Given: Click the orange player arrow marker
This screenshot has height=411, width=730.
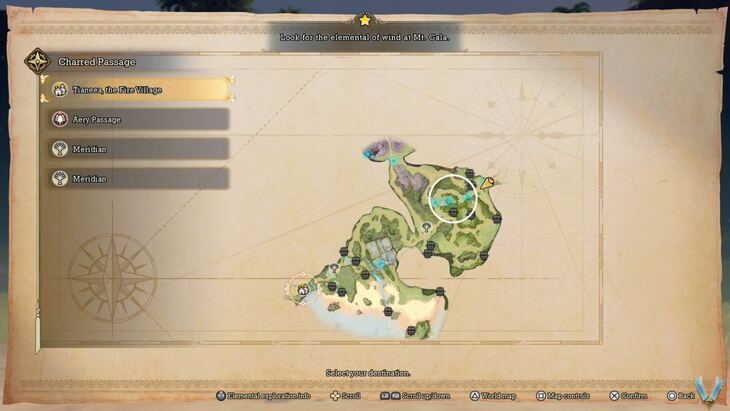Looking at the screenshot, I should [487, 183].
